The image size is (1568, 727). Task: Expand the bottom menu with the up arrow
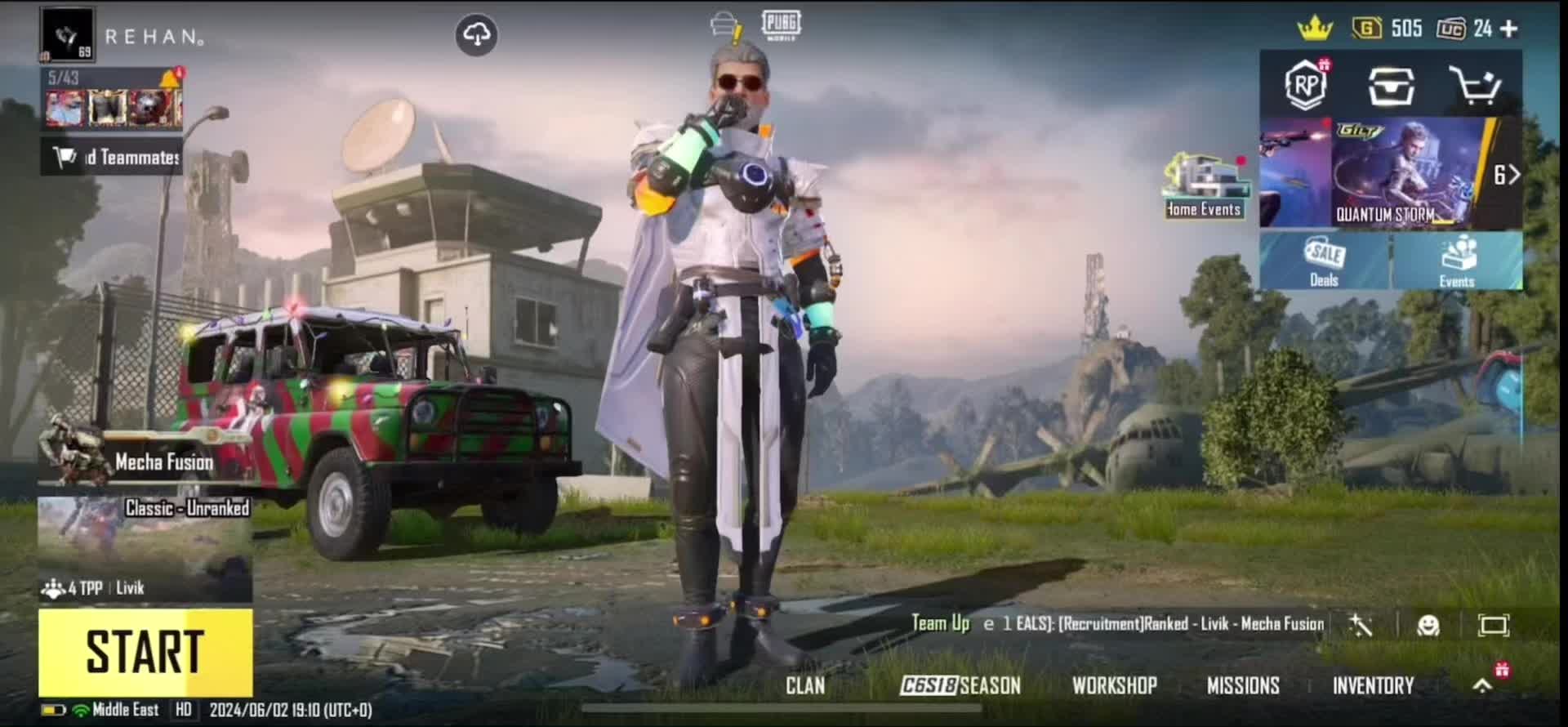point(1482,686)
